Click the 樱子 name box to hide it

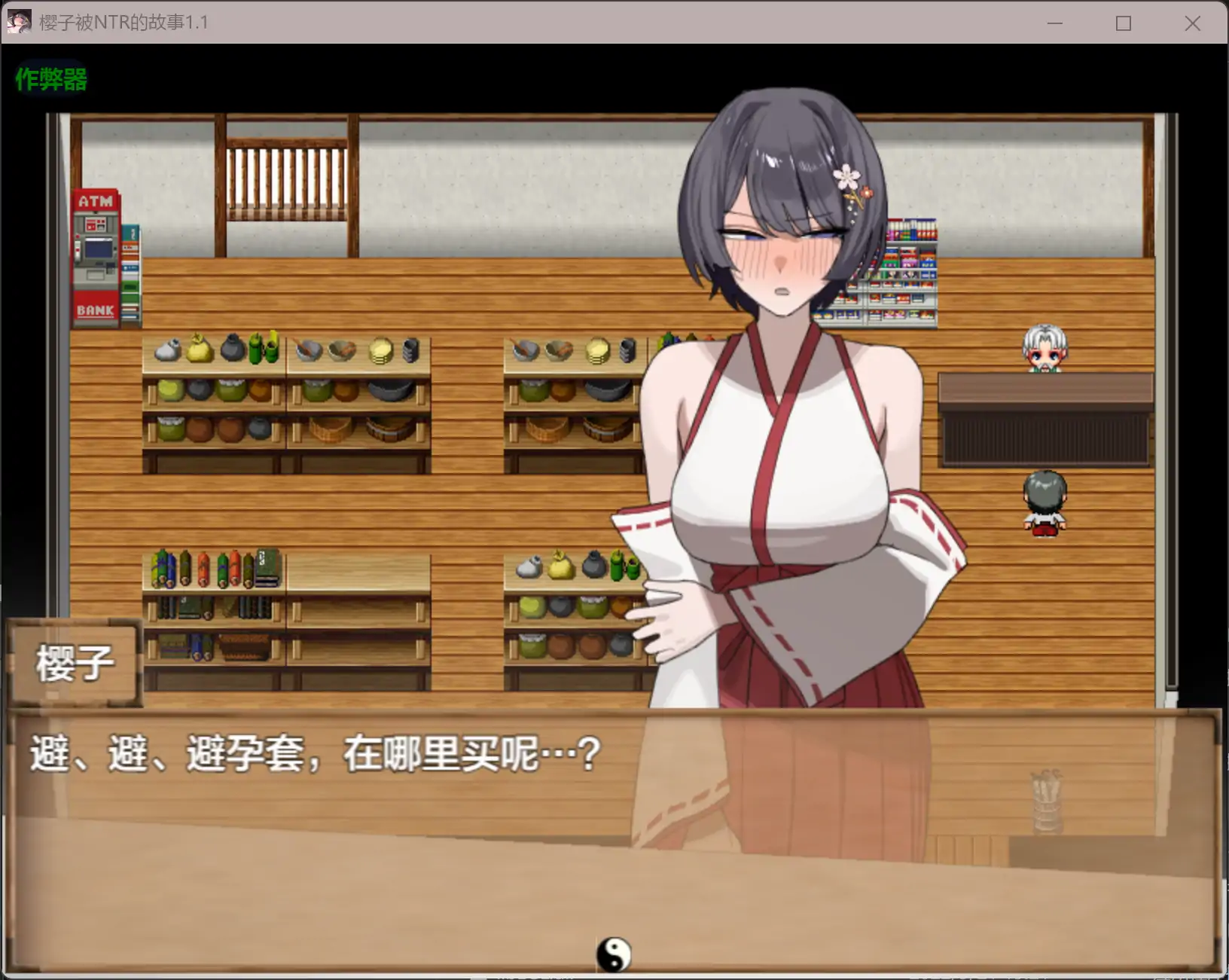pos(74,661)
